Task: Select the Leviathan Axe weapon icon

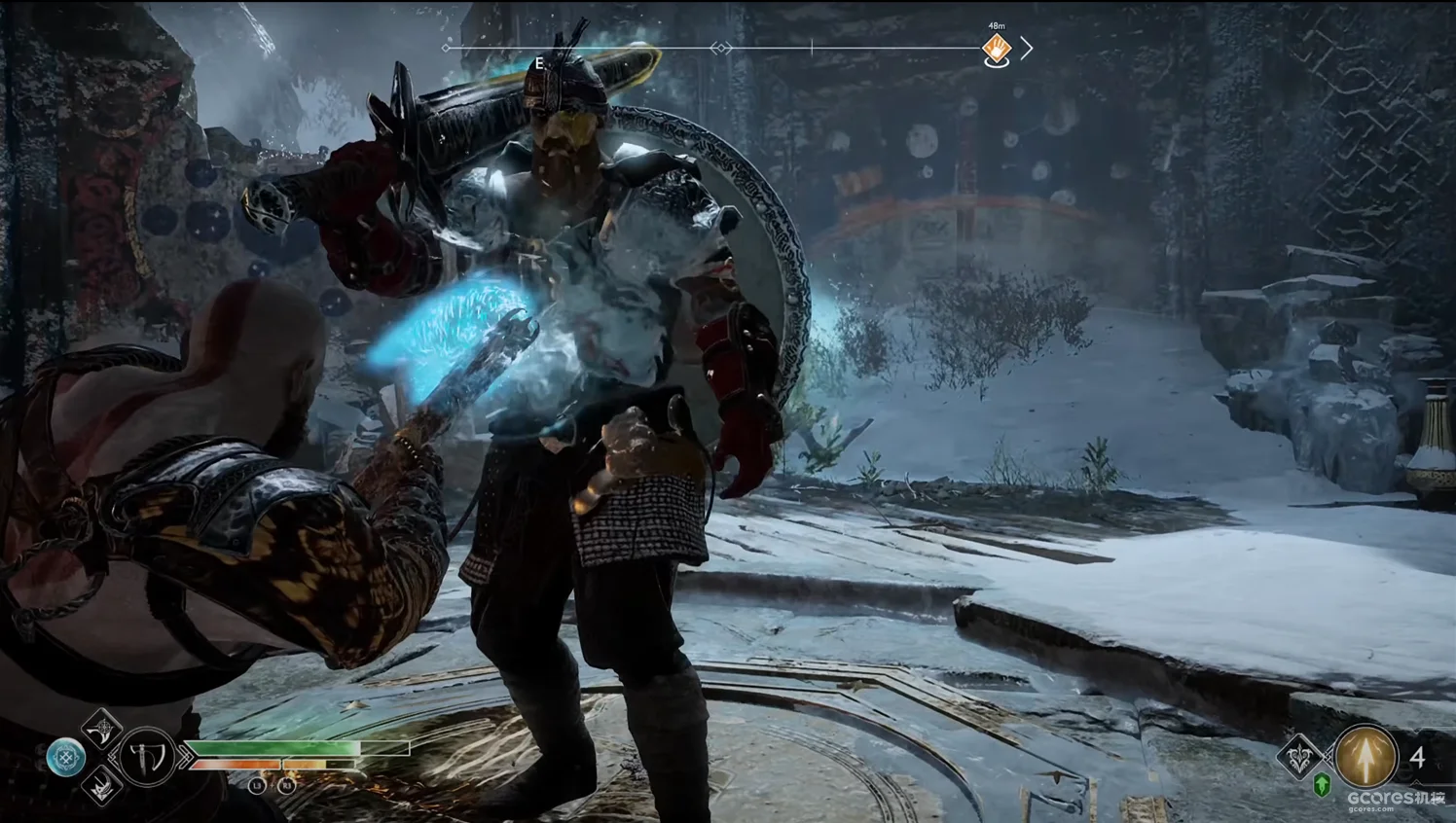Action: coord(148,756)
